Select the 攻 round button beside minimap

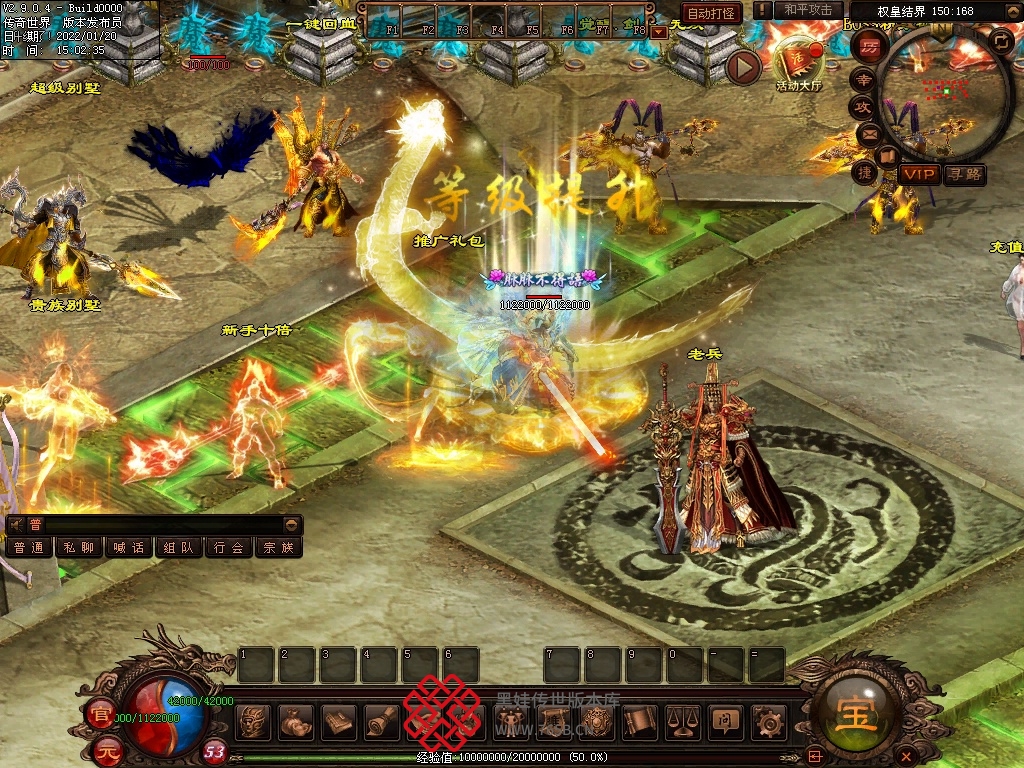(x=862, y=106)
